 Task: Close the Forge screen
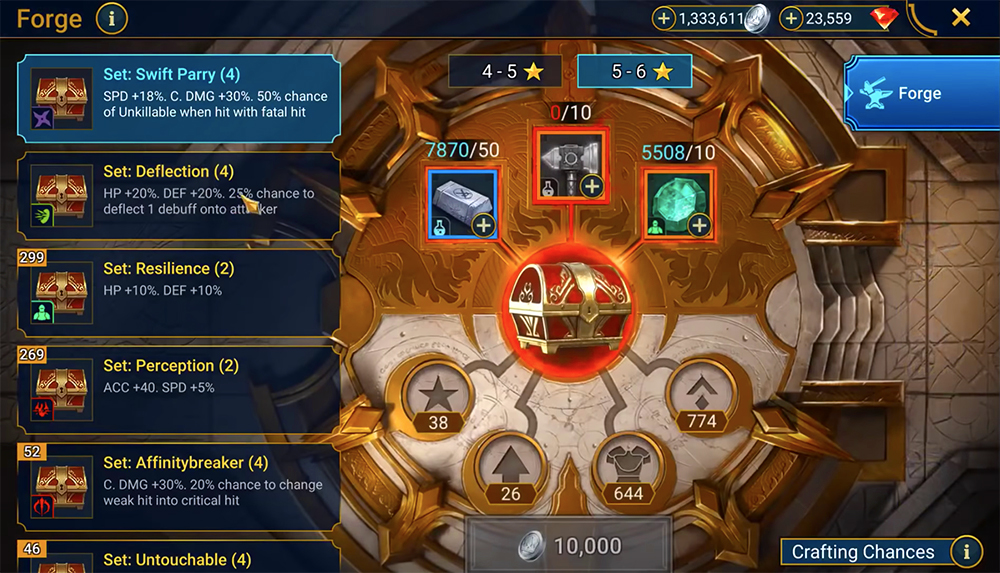point(960,17)
